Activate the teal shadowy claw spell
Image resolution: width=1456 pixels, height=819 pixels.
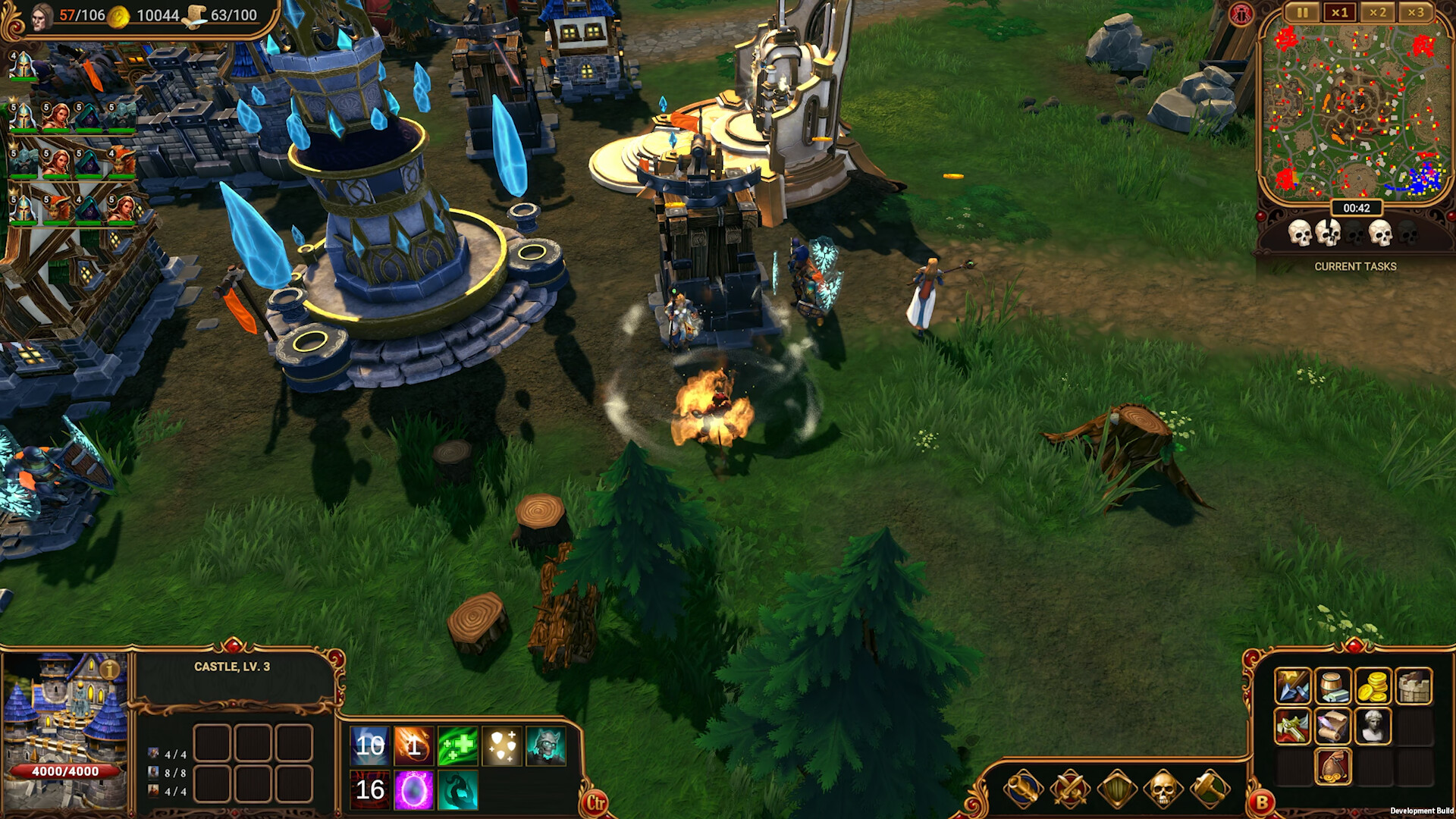tap(457, 790)
